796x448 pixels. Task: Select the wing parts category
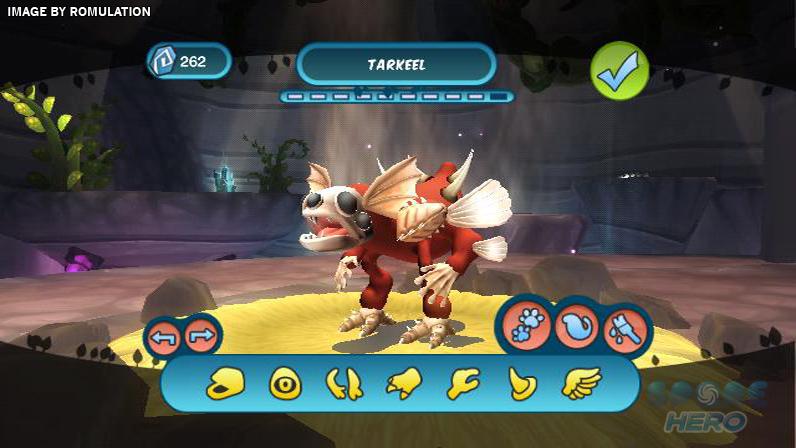(580, 383)
